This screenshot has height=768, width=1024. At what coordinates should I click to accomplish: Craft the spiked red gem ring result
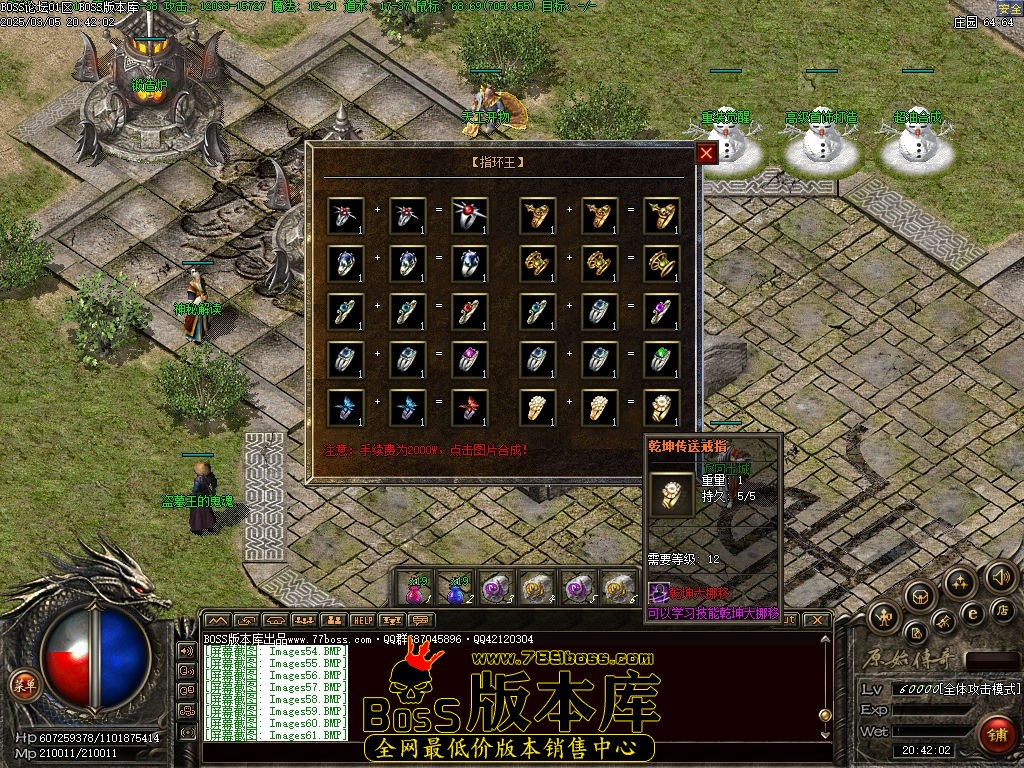coord(470,216)
